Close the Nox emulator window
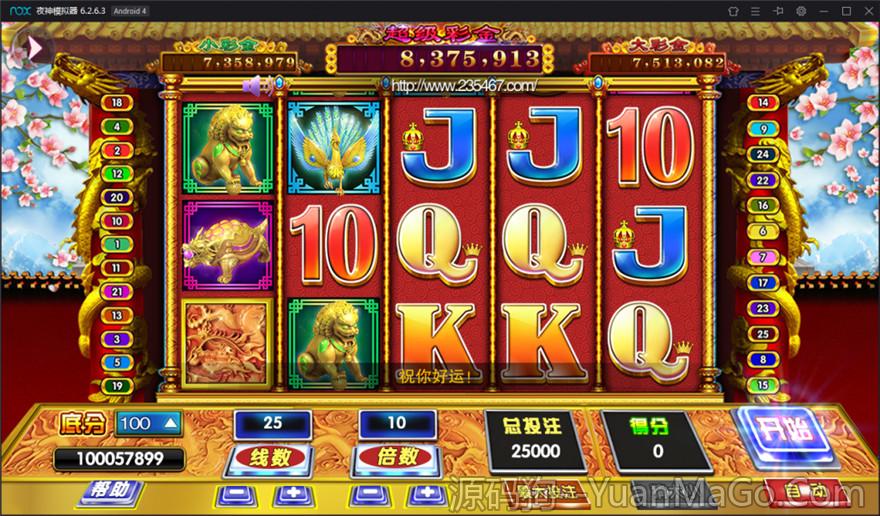This screenshot has width=880, height=516. 866,10
